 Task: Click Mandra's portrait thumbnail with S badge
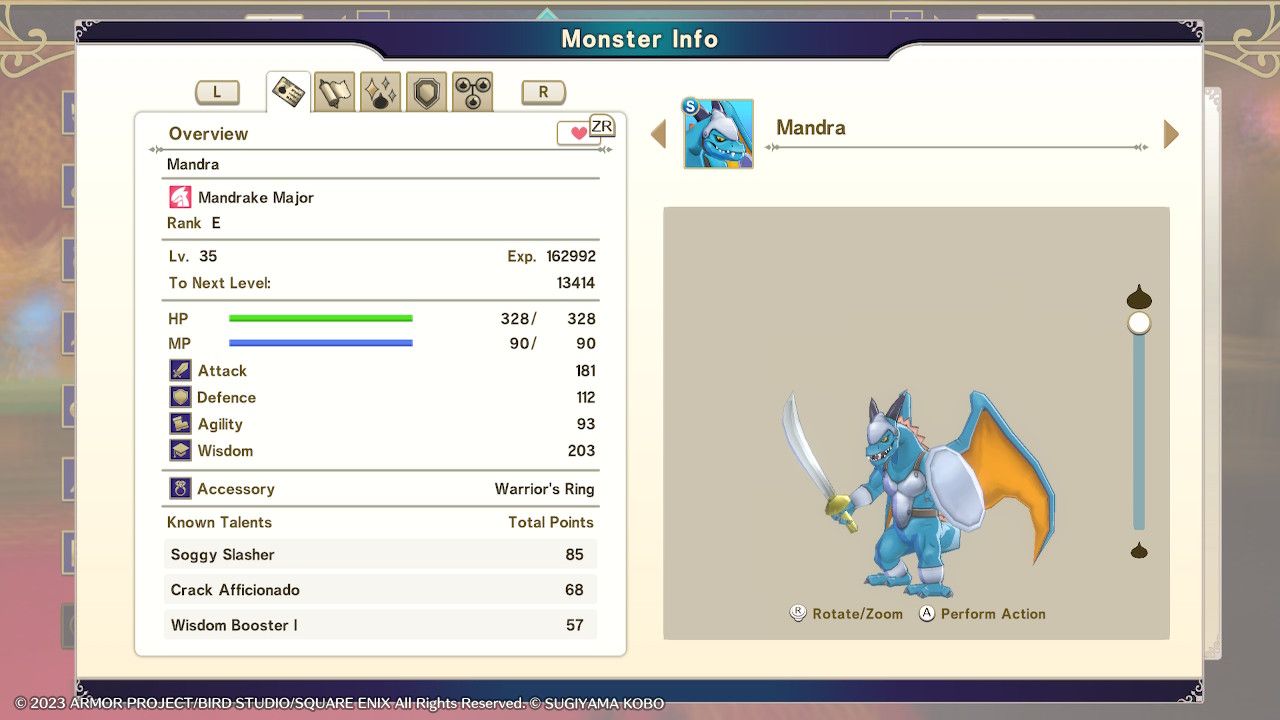[717, 131]
